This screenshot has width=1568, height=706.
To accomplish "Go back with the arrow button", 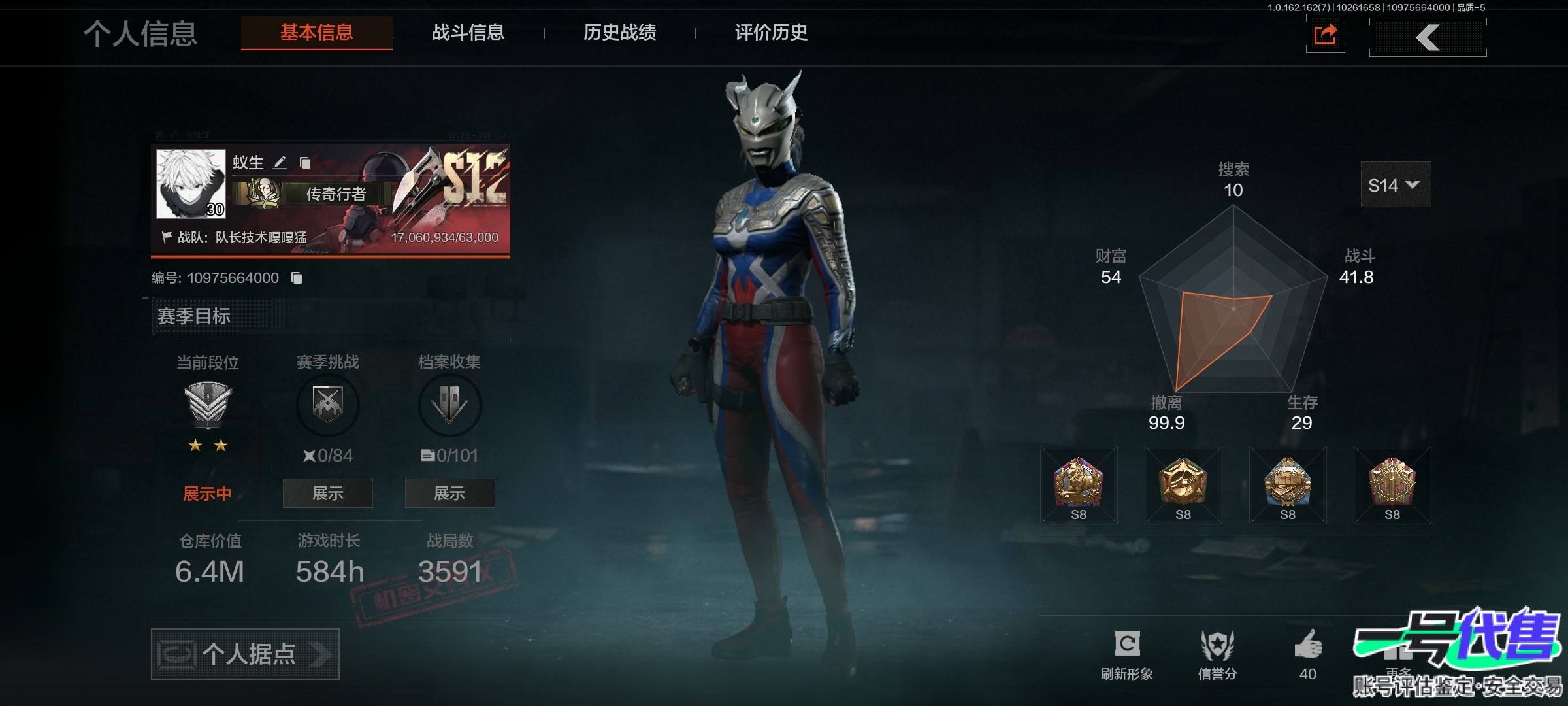I will (1428, 37).
